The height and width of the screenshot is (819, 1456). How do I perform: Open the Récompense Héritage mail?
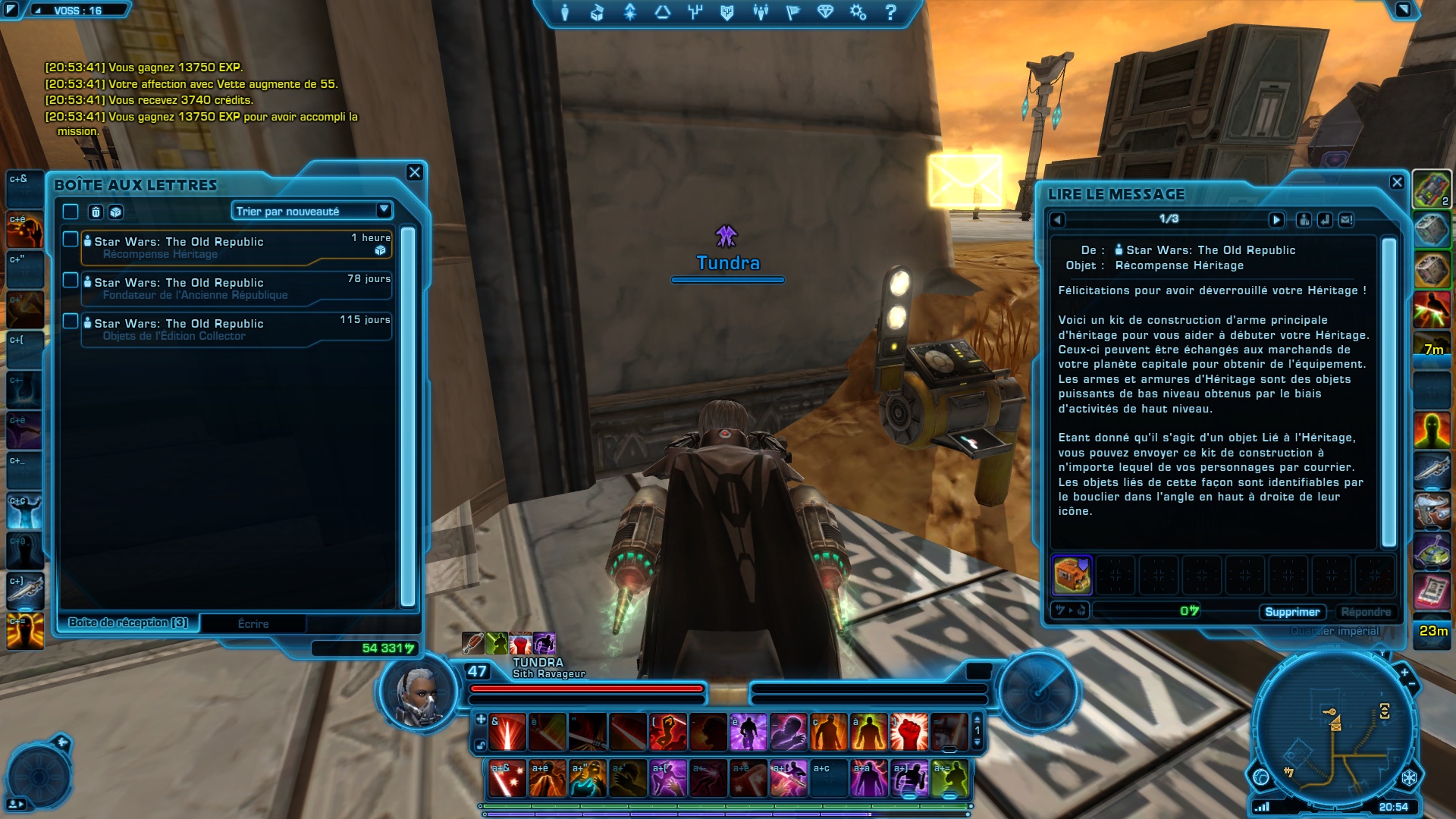235,247
